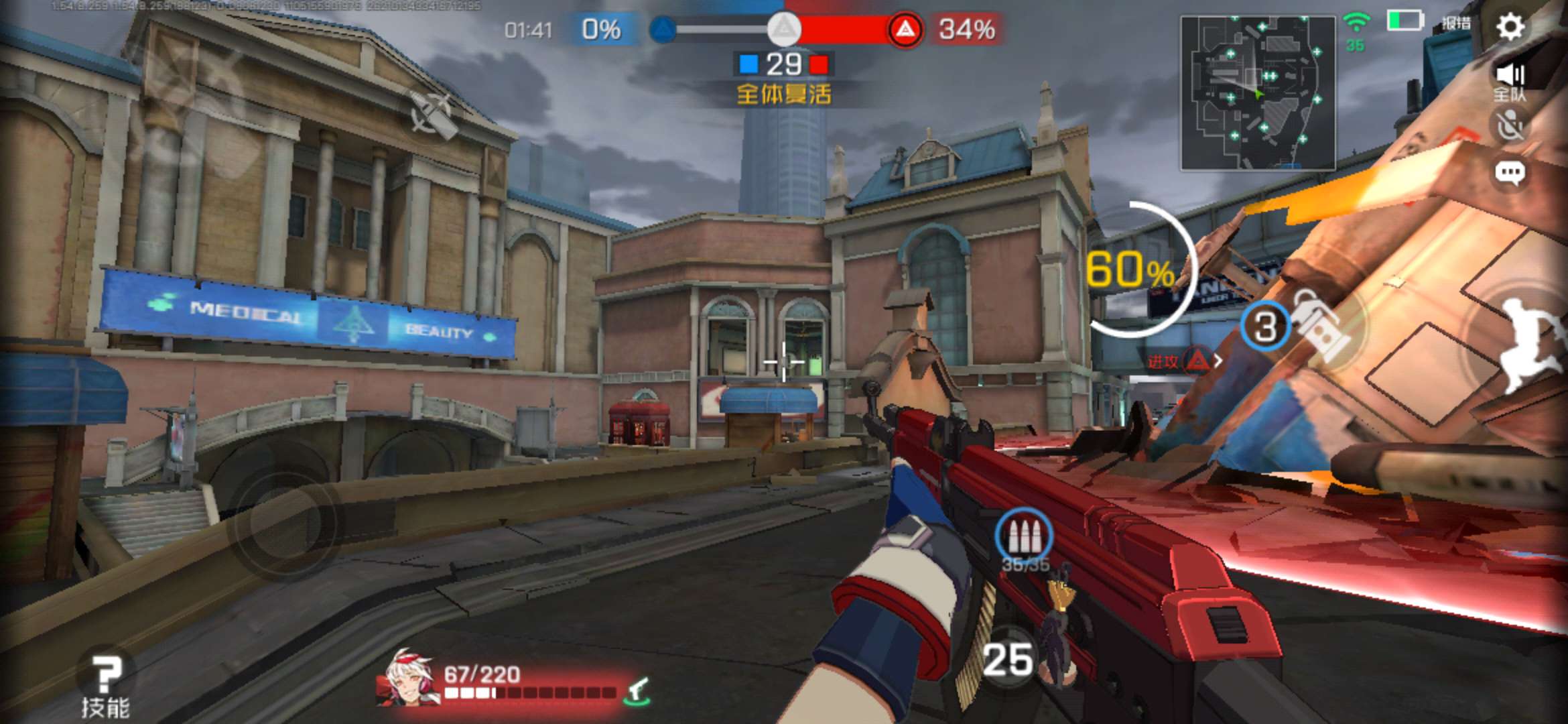This screenshot has height=724, width=1568.
Task: Tap the 报错 report button
Action: 1455,23
